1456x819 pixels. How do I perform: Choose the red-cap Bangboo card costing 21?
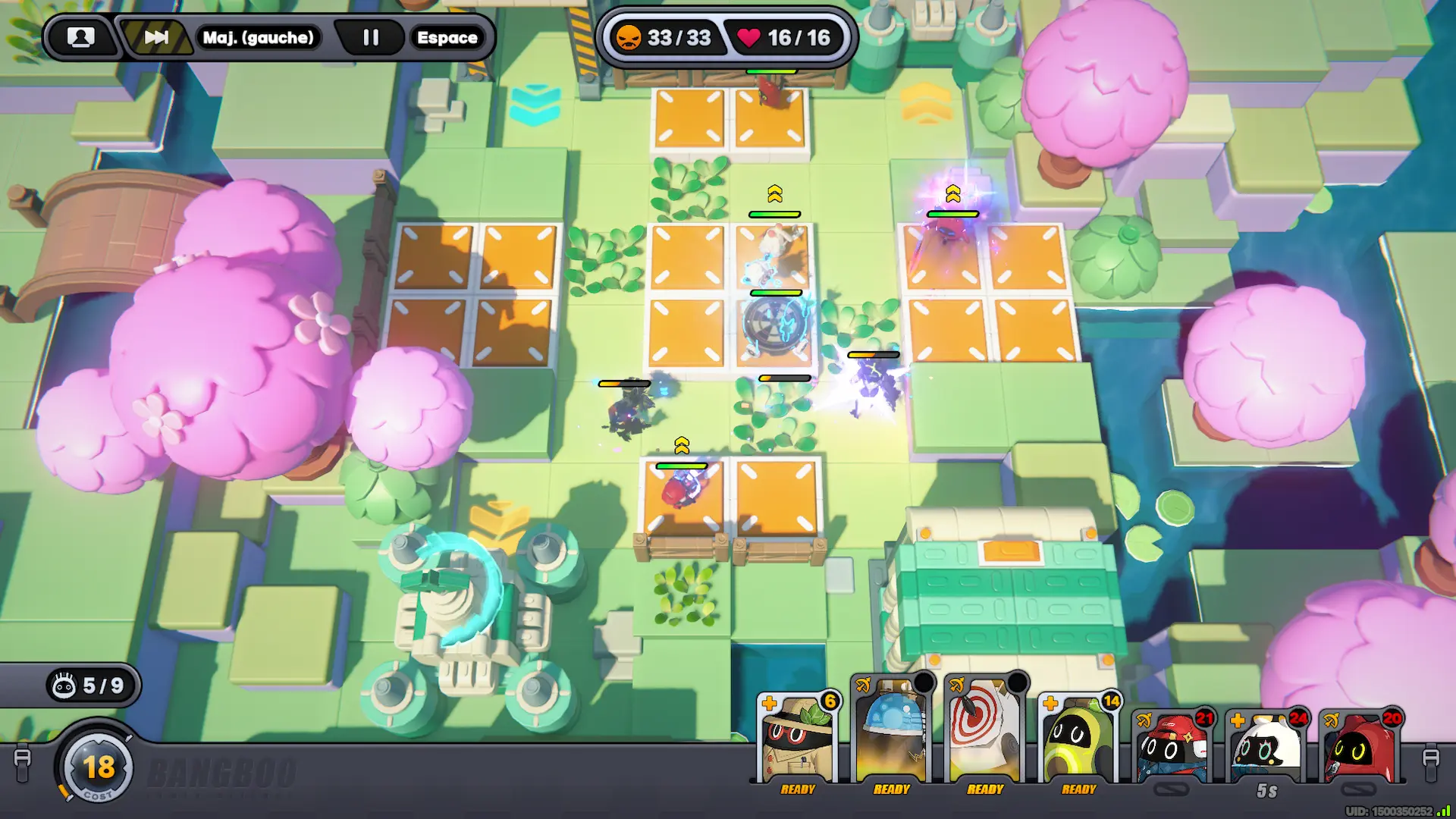click(1172, 747)
